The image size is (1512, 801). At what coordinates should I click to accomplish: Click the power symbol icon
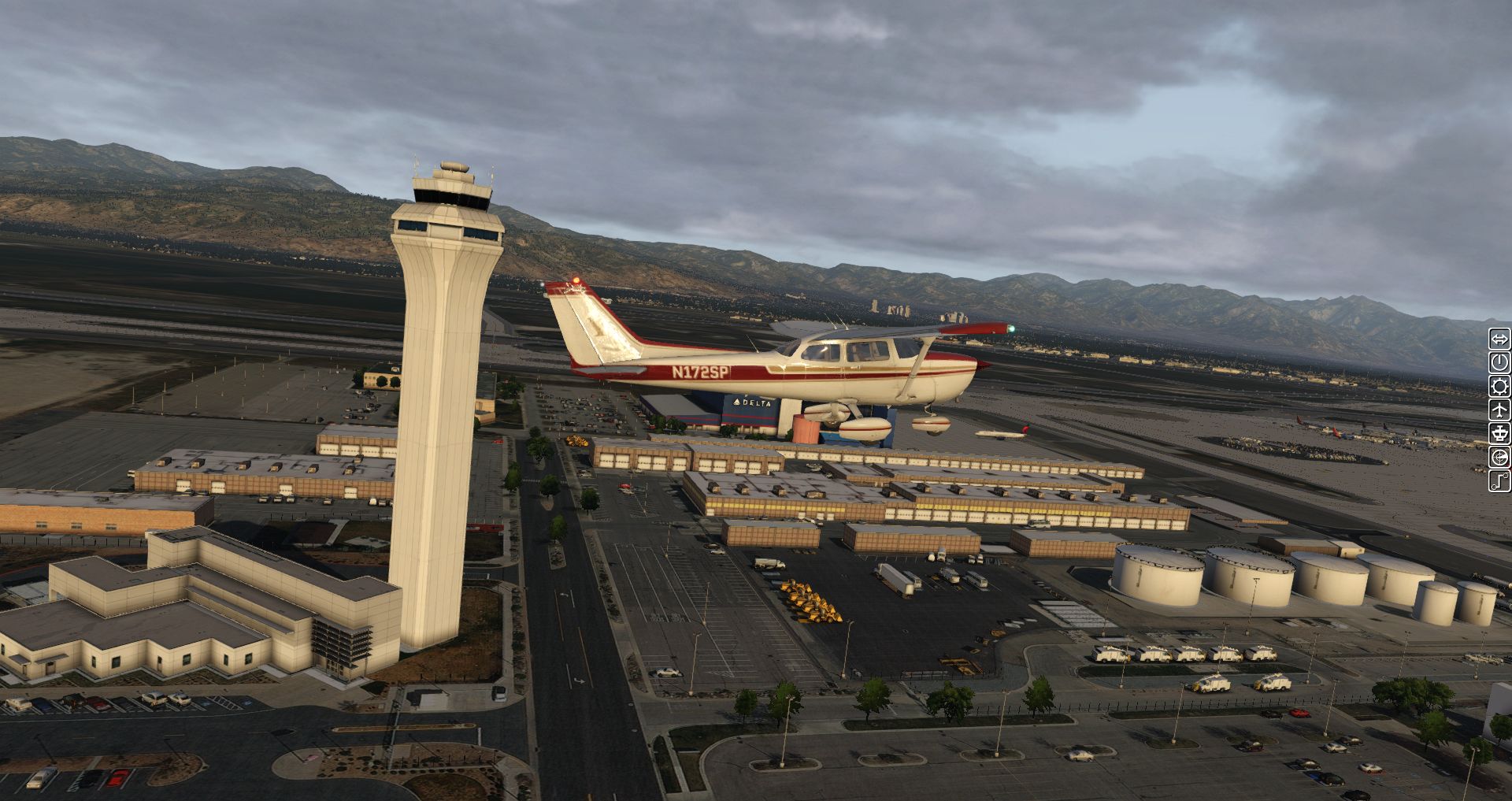1499,363
